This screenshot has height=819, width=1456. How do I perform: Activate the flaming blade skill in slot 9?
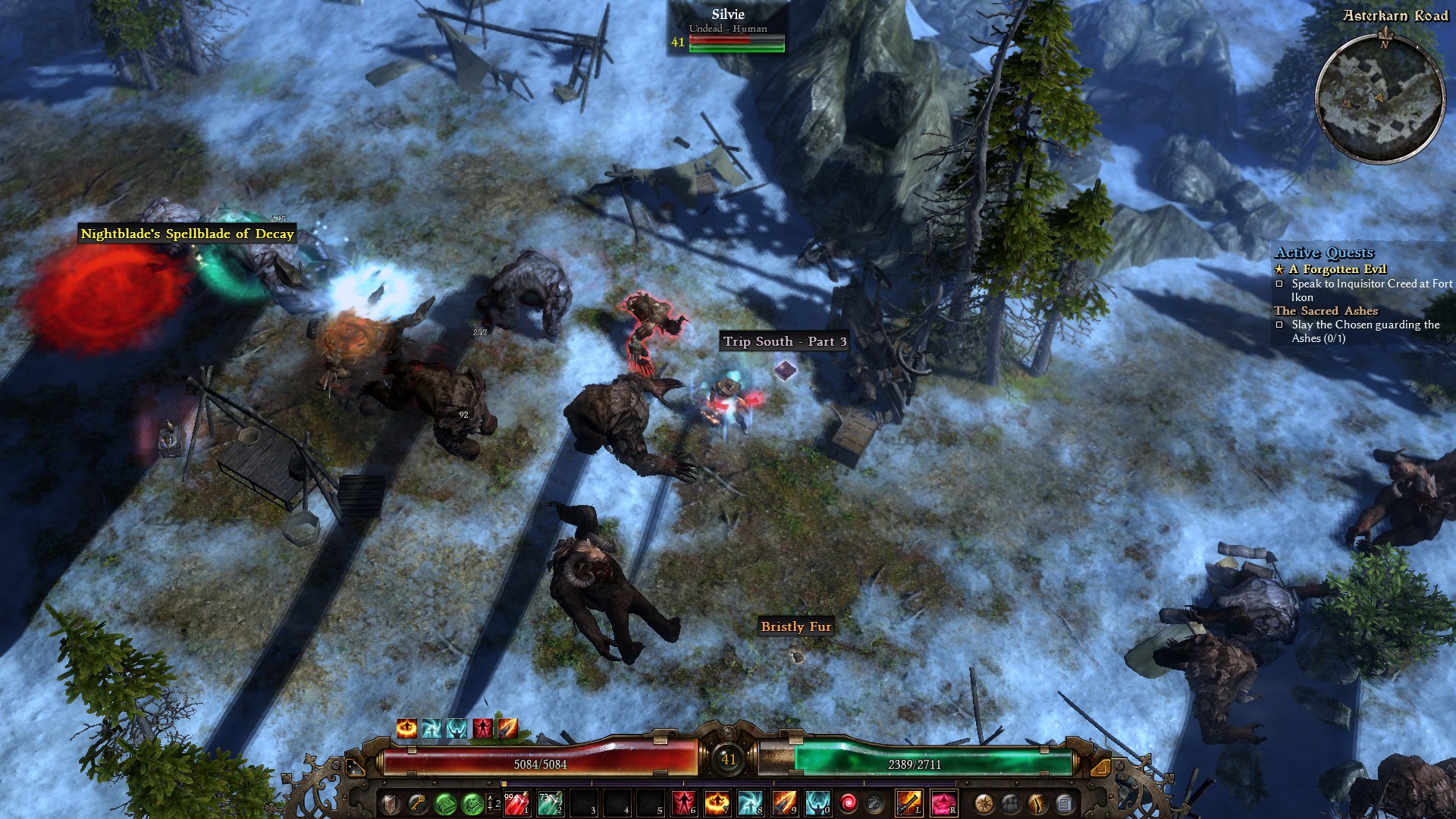point(783,802)
